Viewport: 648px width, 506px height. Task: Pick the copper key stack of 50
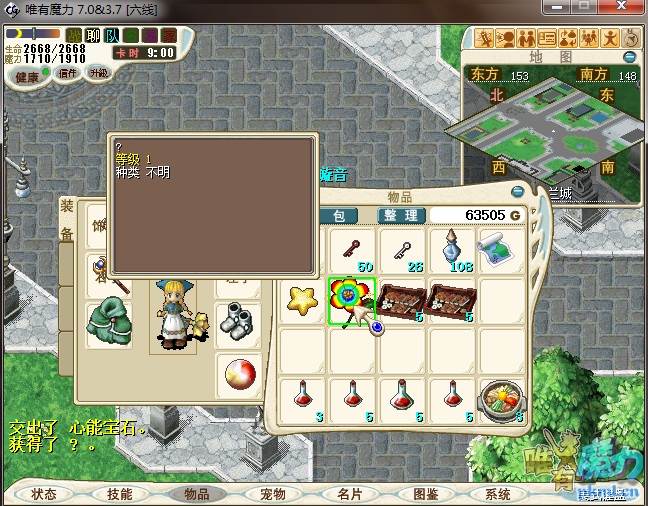351,250
